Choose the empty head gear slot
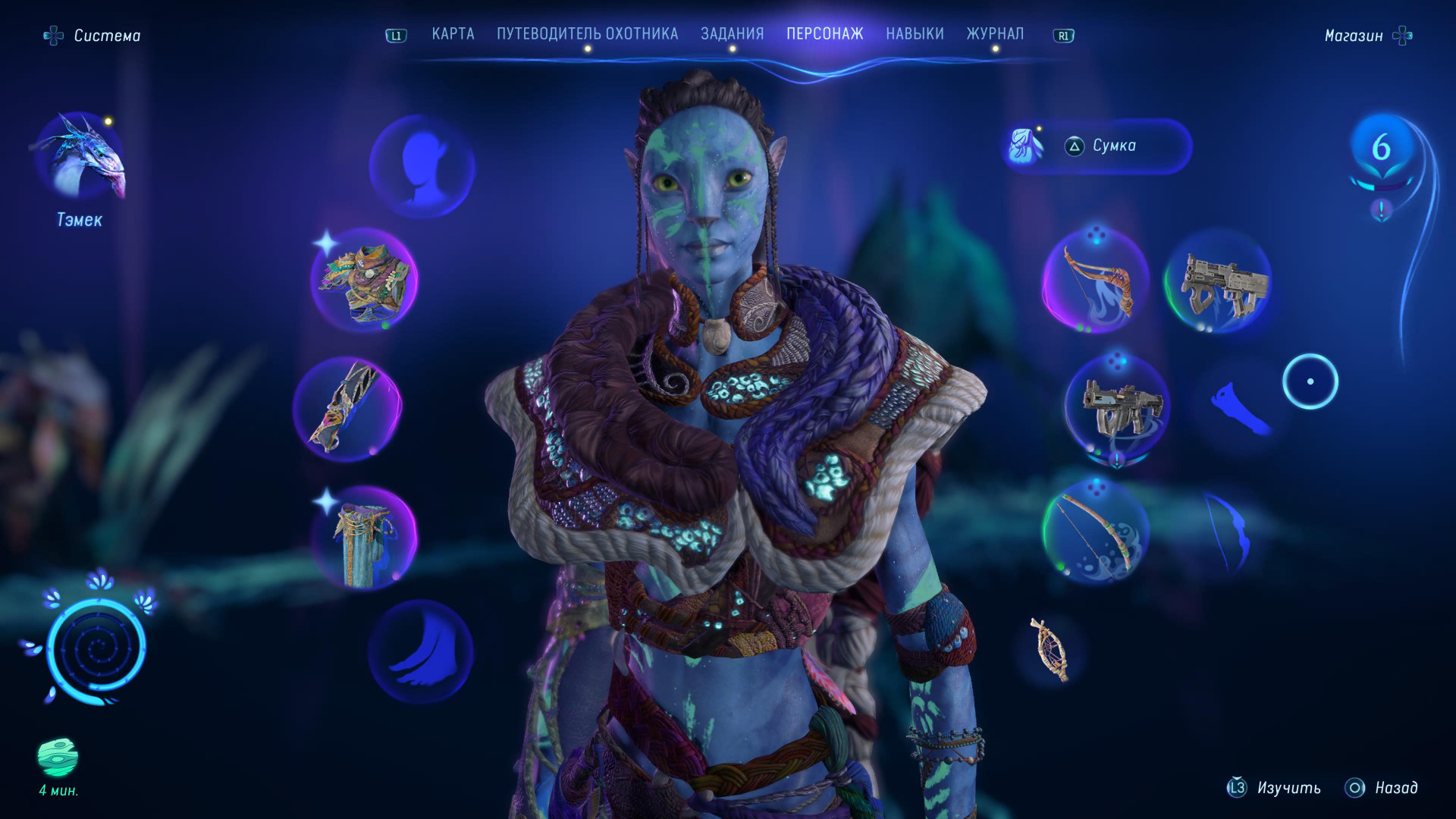This screenshot has height=819, width=1456. pyautogui.click(x=422, y=167)
